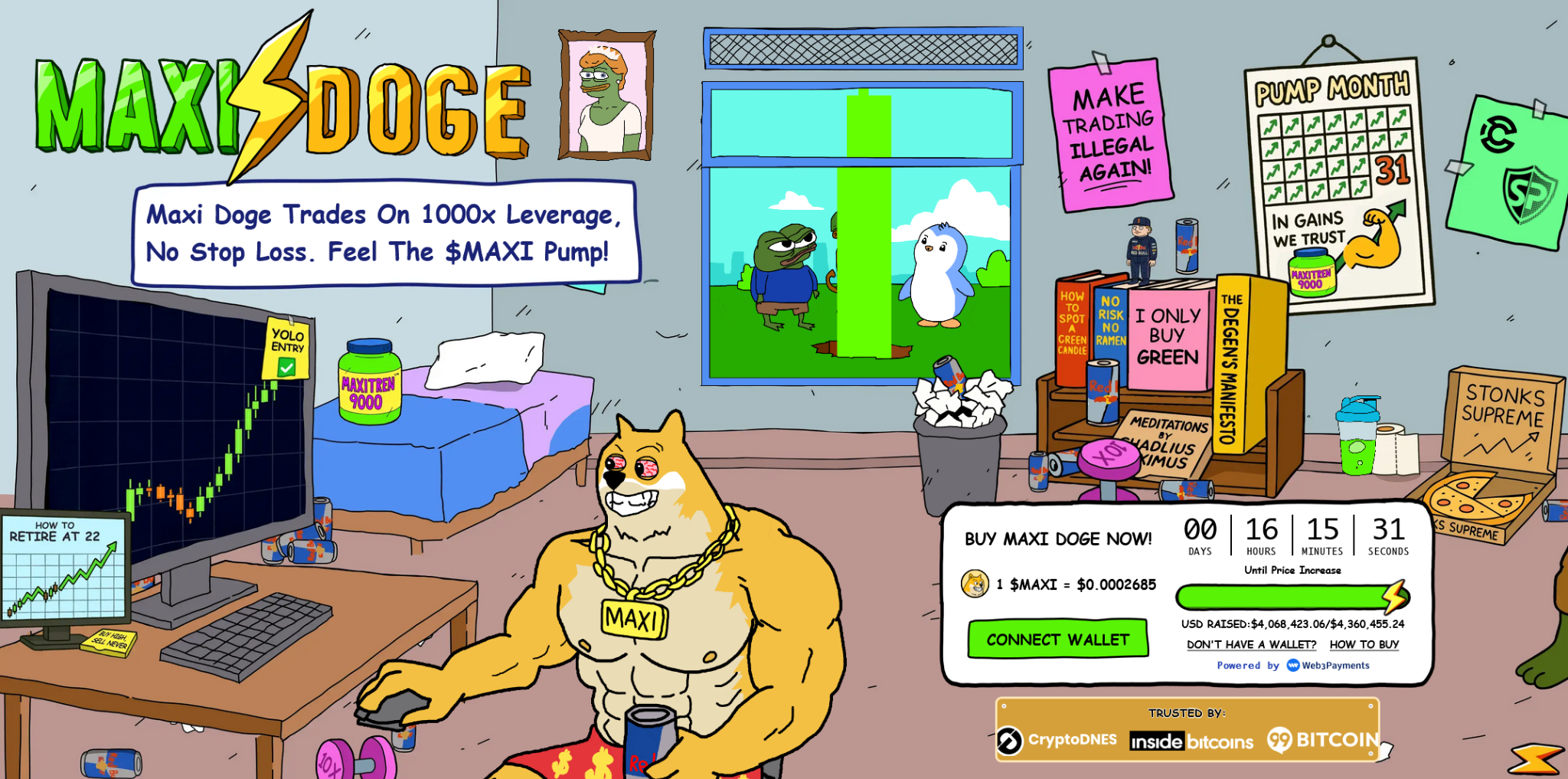Toggle the YOLO ENTRY checkmark on sticky note
Image resolution: width=1568 pixels, height=779 pixels.
point(286,368)
